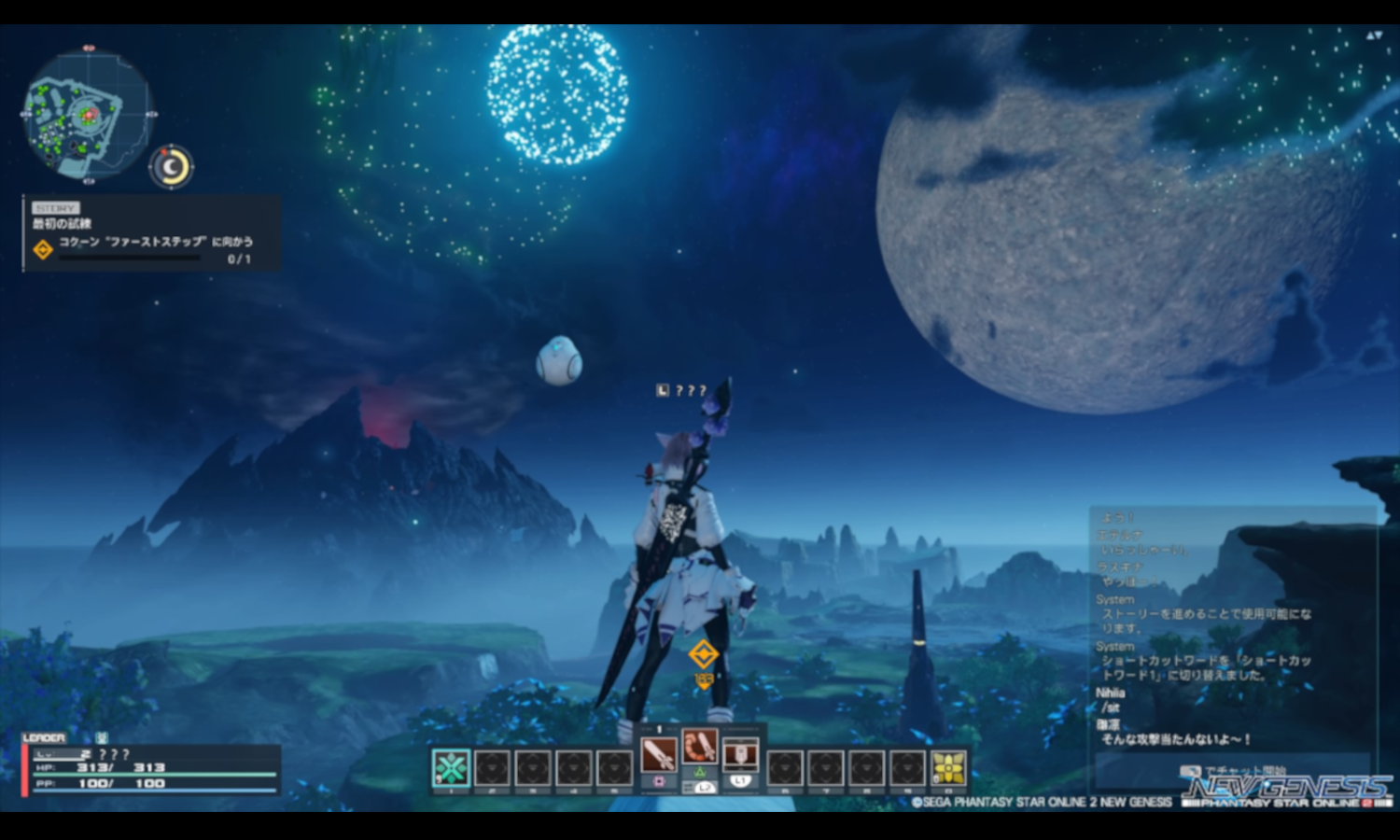This screenshot has width=1400, height=840.
Task: Click the chat input field to start chatting
Action: [1232, 771]
